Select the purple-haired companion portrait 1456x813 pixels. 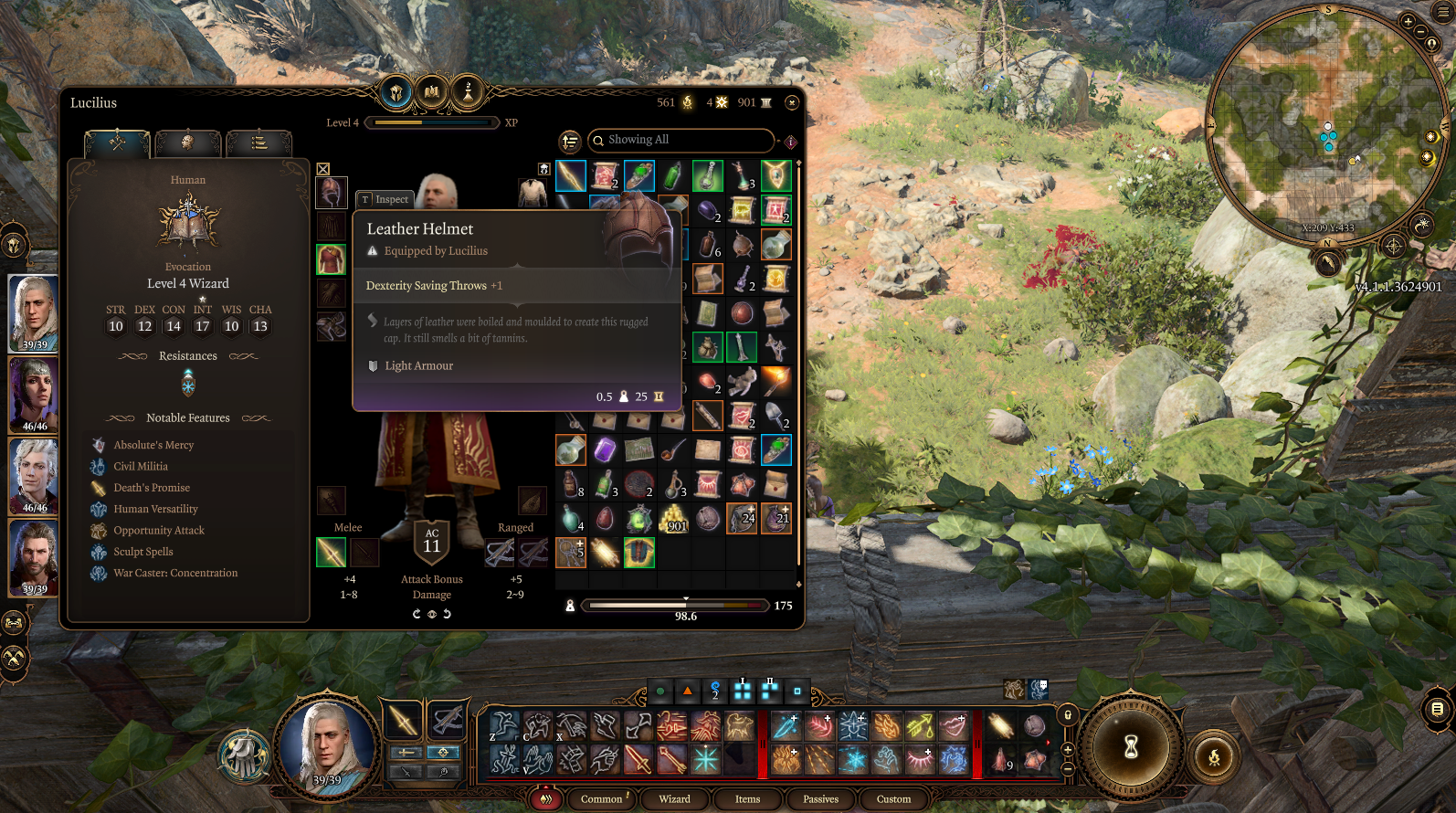click(34, 394)
